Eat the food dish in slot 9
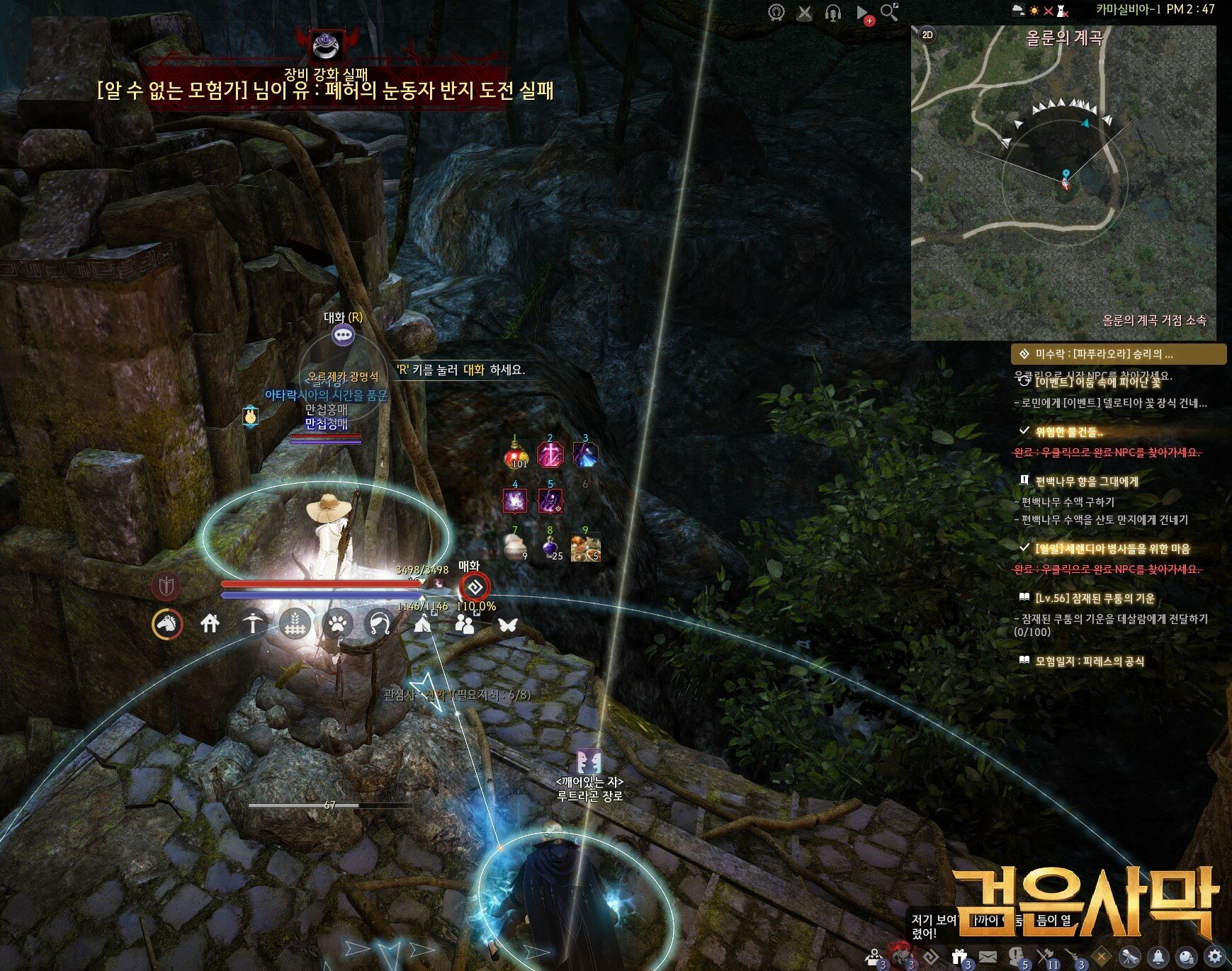The image size is (1232, 971). (x=585, y=547)
